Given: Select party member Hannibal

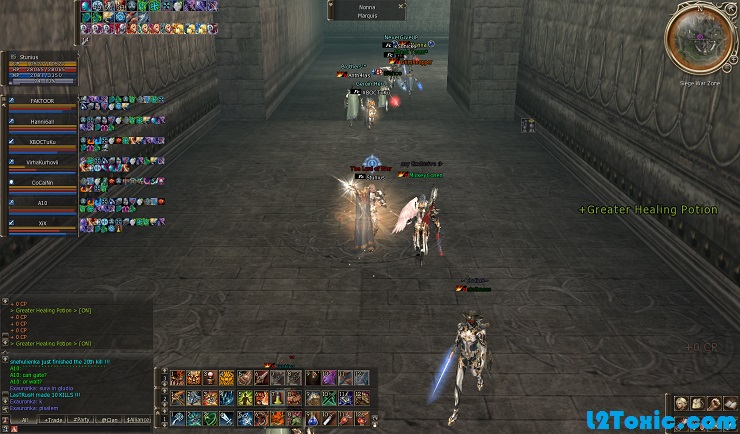Looking at the screenshot, I should (x=41, y=121).
